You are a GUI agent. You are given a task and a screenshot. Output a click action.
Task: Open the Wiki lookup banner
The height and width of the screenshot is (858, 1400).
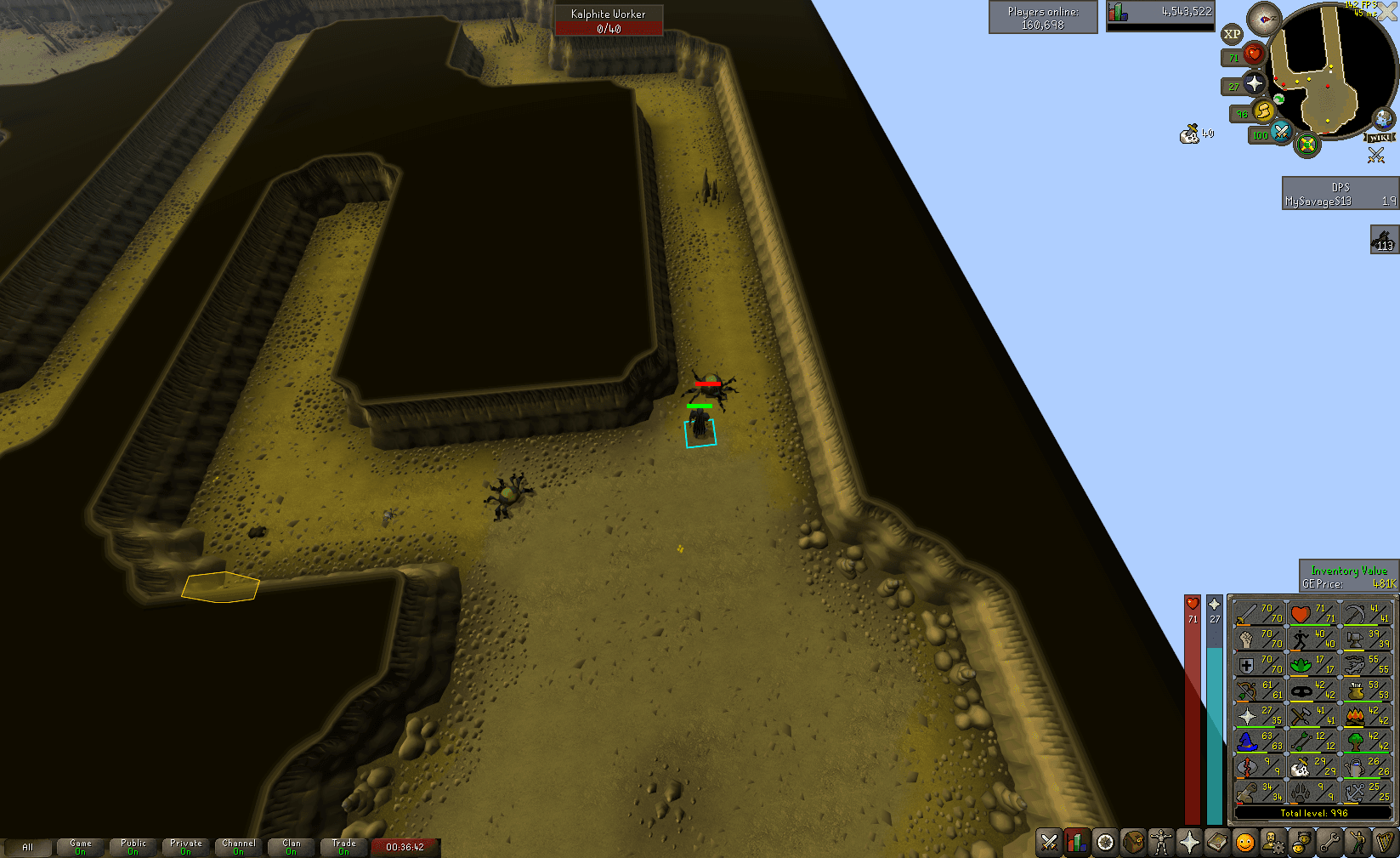click(x=1380, y=138)
